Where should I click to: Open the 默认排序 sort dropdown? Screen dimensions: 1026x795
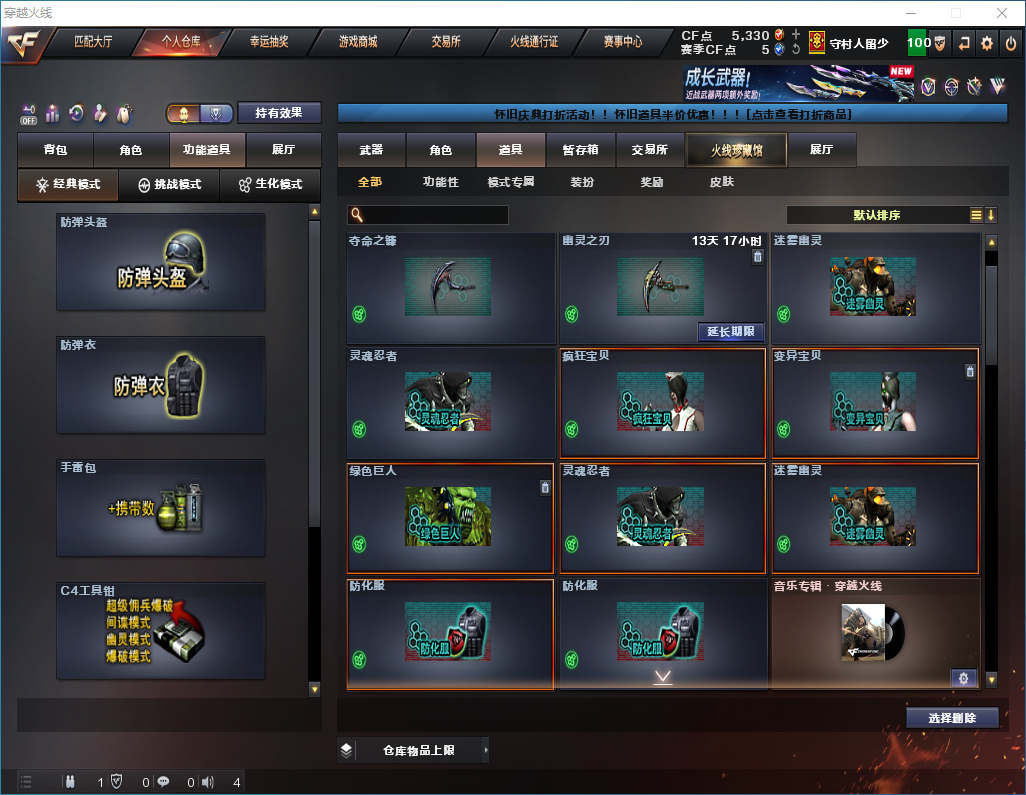[876, 215]
